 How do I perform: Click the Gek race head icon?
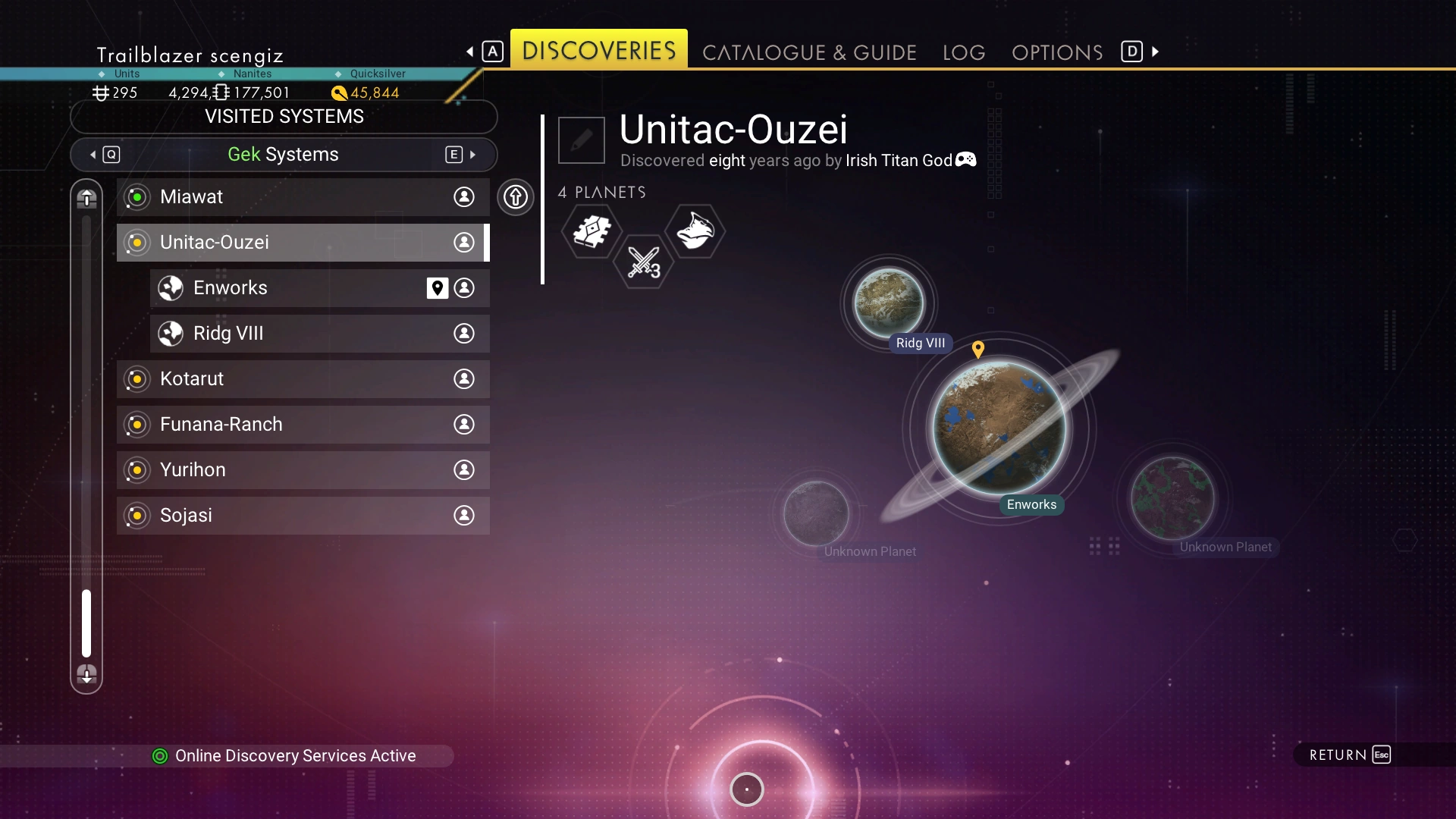click(695, 231)
